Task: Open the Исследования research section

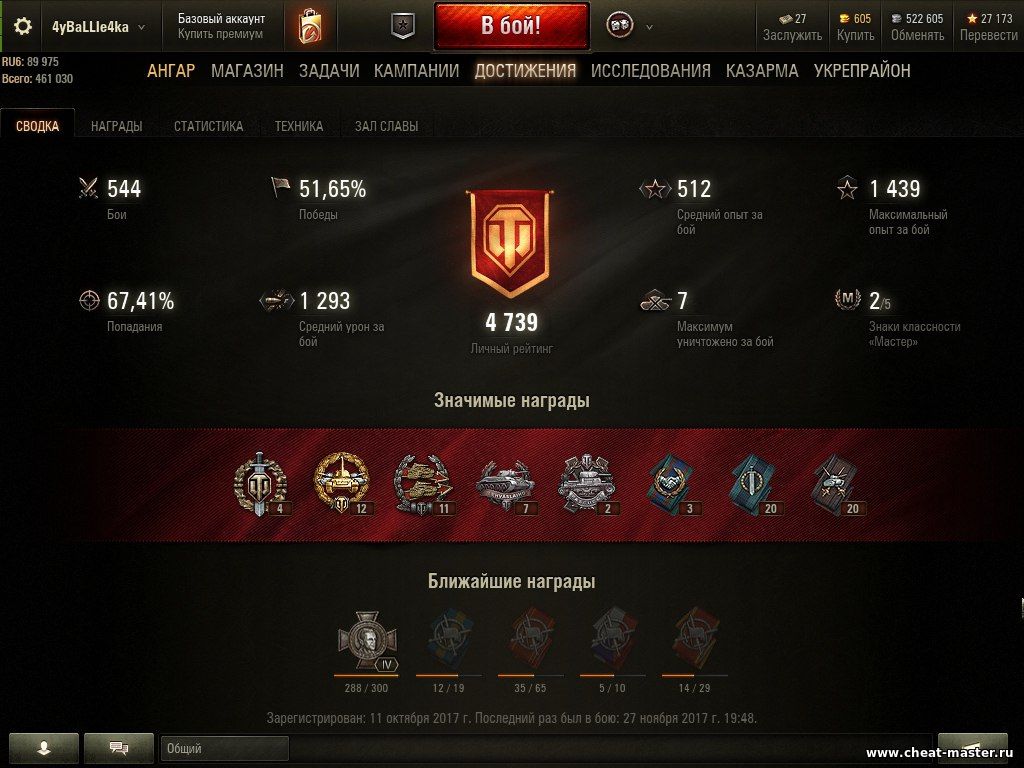Action: [650, 71]
